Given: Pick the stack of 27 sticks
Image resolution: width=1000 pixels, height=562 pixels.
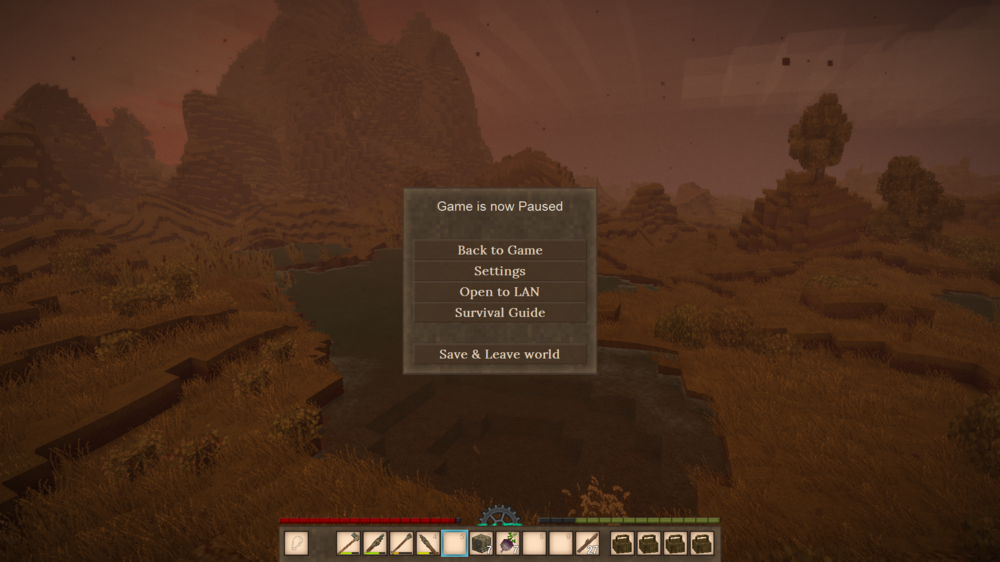Looking at the screenshot, I should click(x=587, y=543).
